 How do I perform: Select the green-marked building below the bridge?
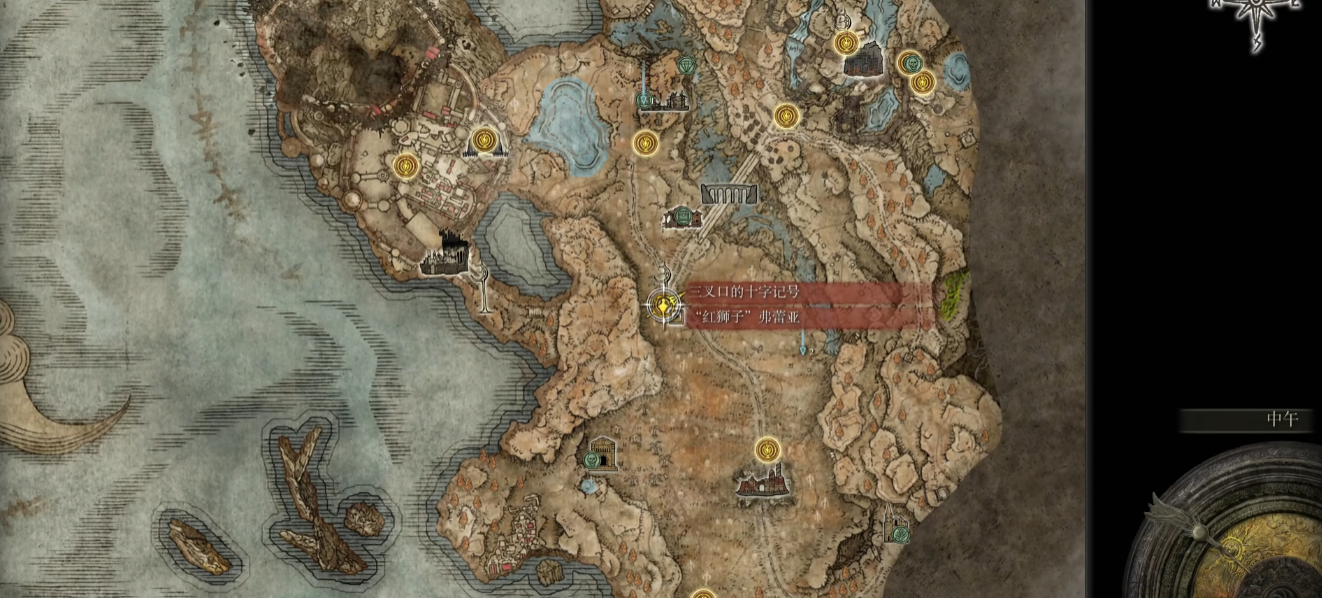(x=682, y=216)
